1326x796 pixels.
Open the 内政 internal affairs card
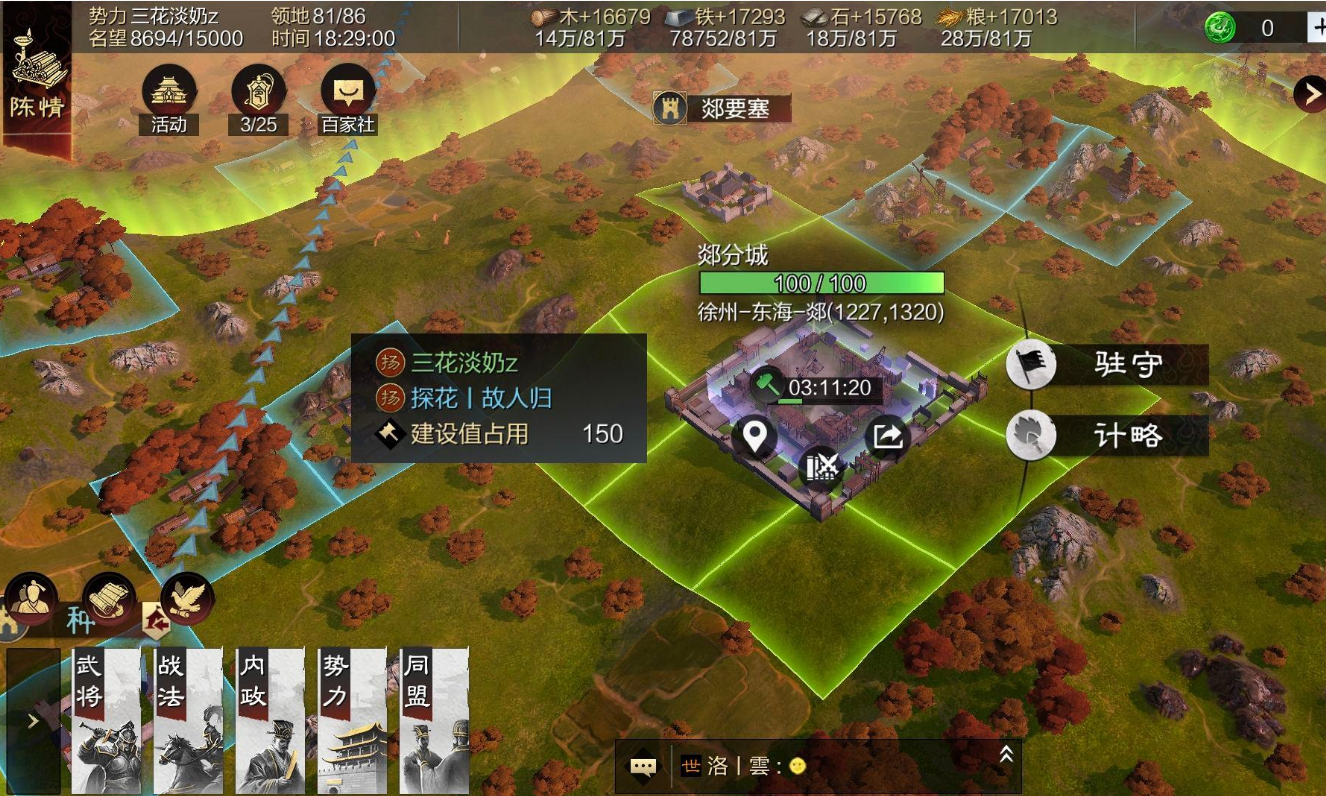pyautogui.click(x=270, y=720)
